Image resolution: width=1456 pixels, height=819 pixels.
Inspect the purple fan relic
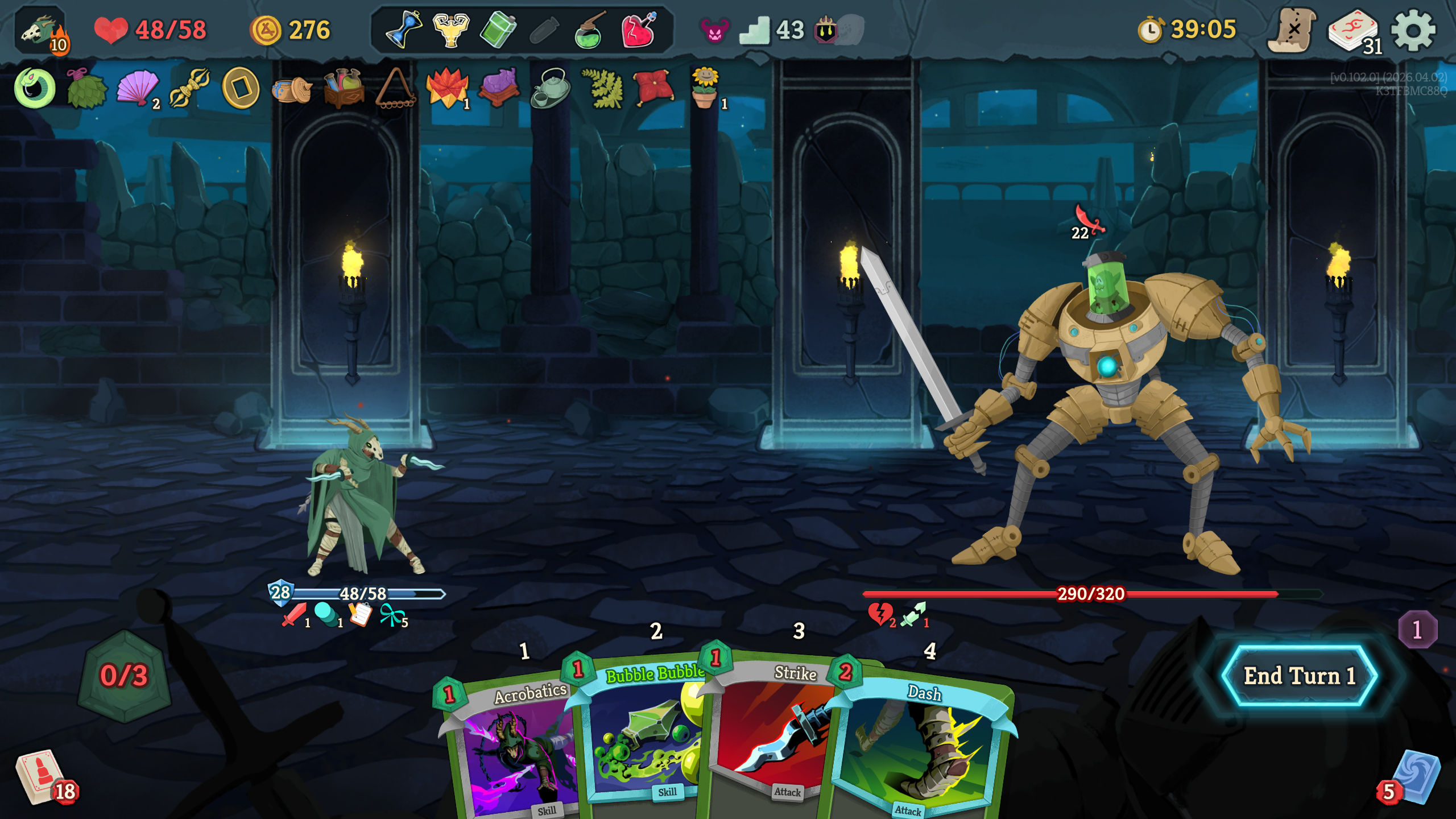point(138,88)
